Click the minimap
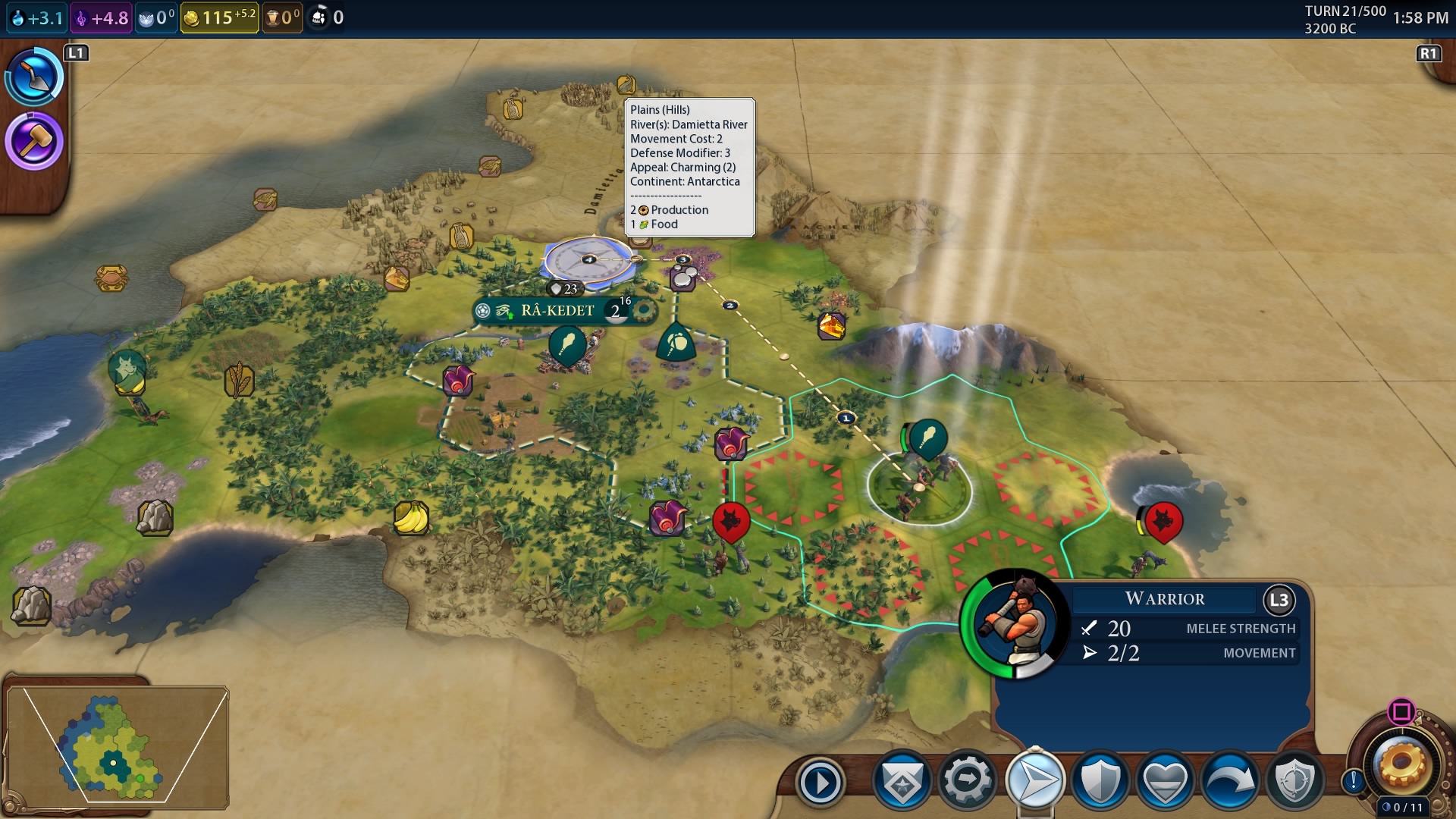Image resolution: width=1456 pixels, height=819 pixels. point(118,743)
